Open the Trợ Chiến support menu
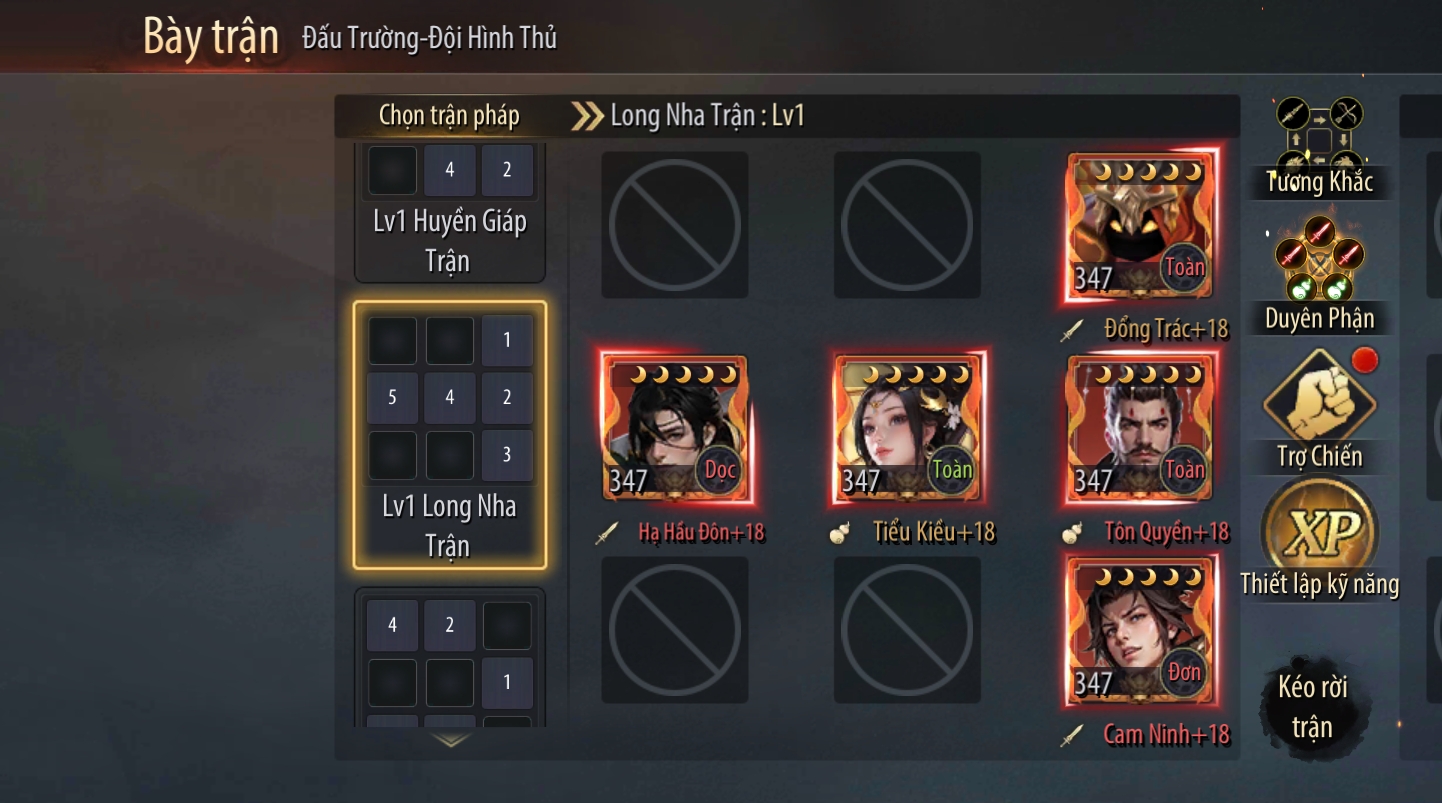This screenshot has width=1442, height=803. pyautogui.click(x=1320, y=412)
